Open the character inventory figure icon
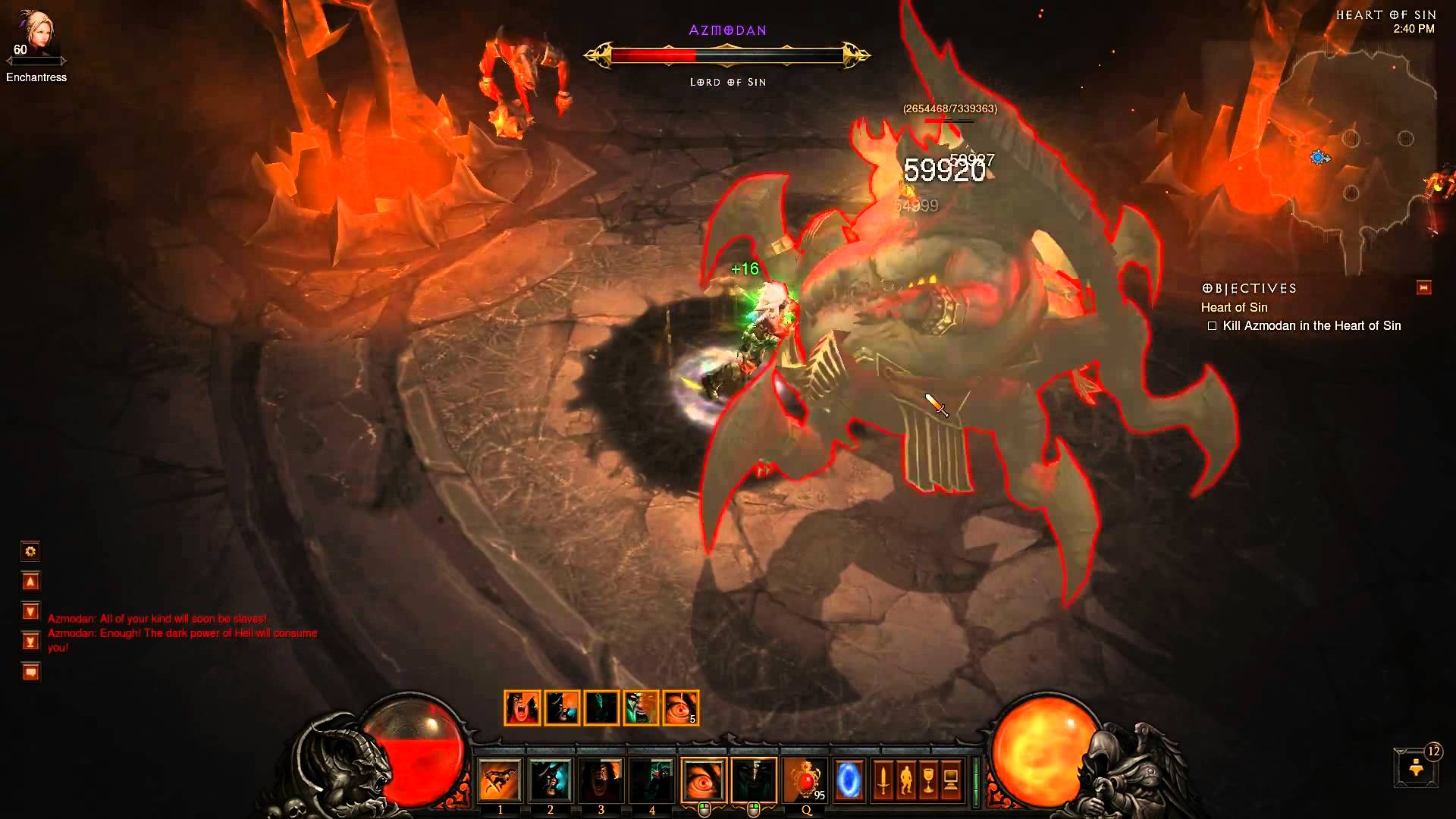The image size is (1456, 819). (x=905, y=780)
